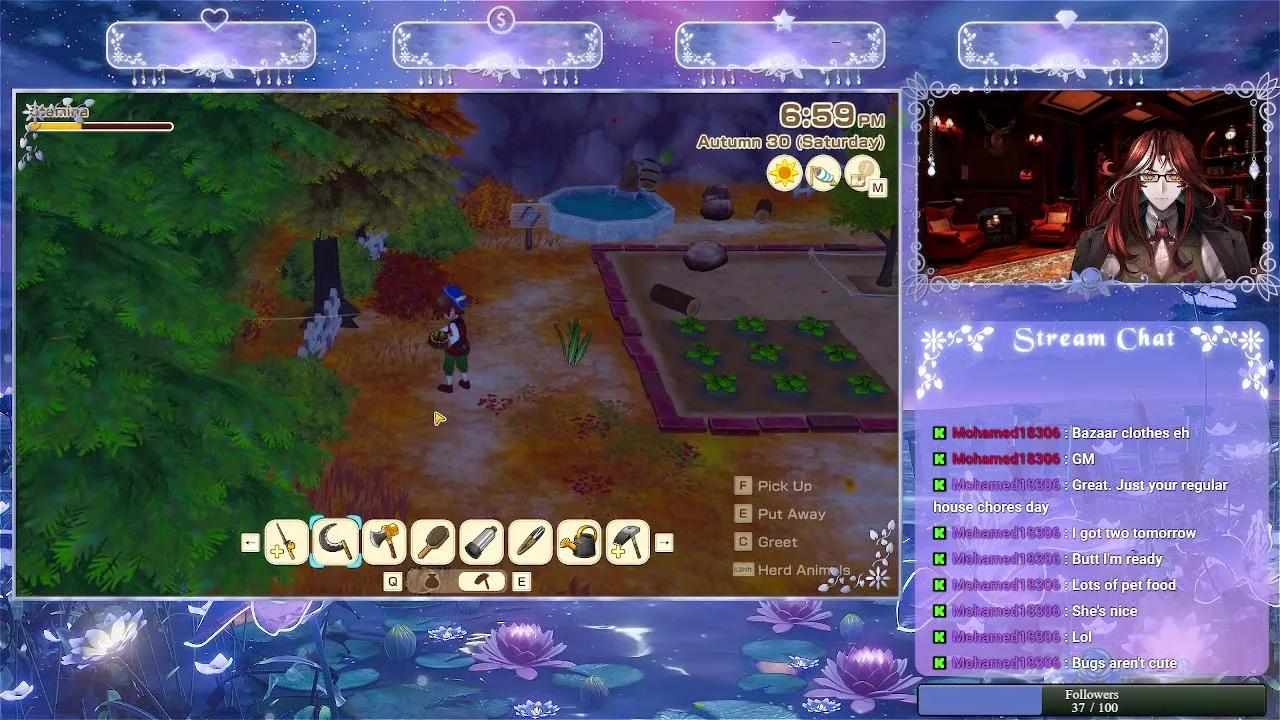Toggle the wind chime forecast indicator
Image resolution: width=1280 pixels, height=720 pixels.
pos(823,175)
